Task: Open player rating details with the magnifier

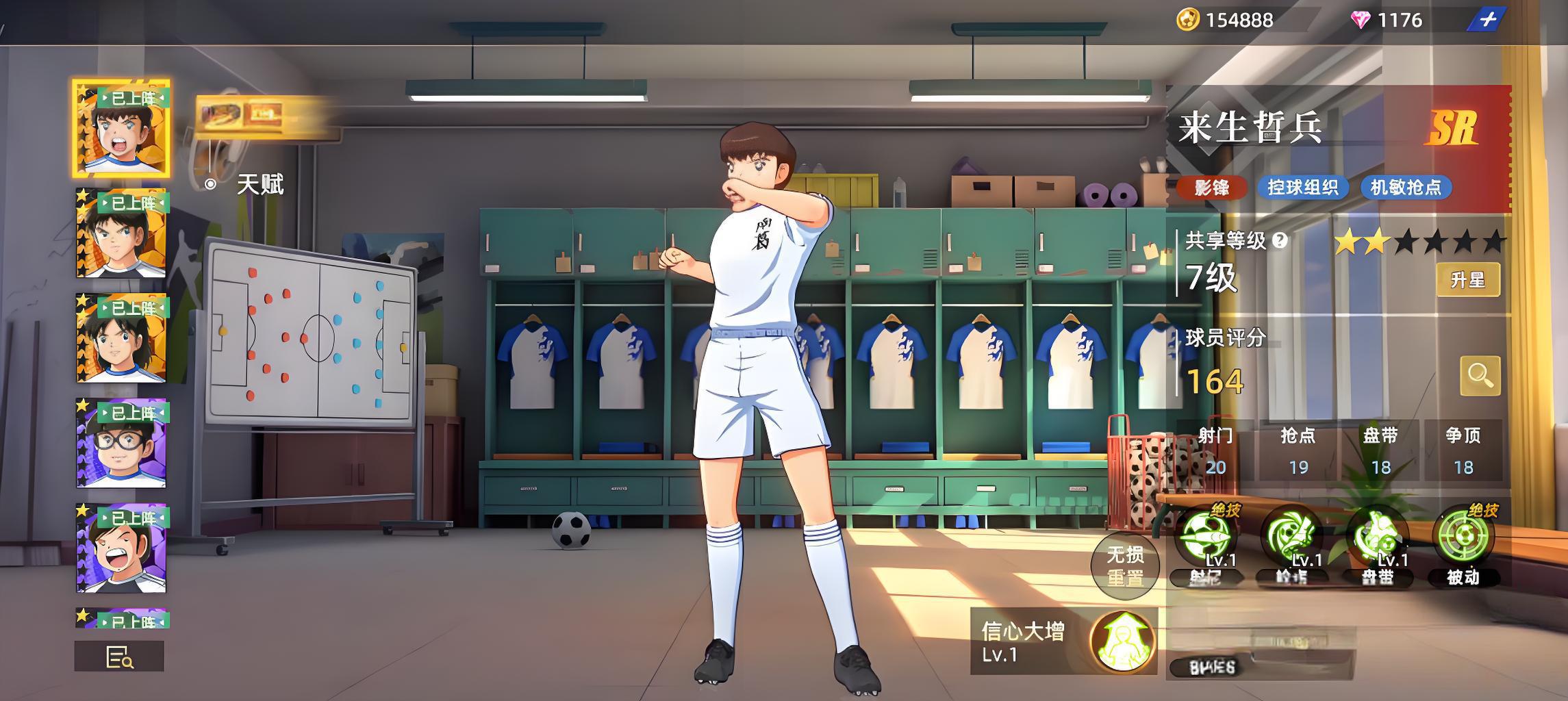Action: [1480, 375]
